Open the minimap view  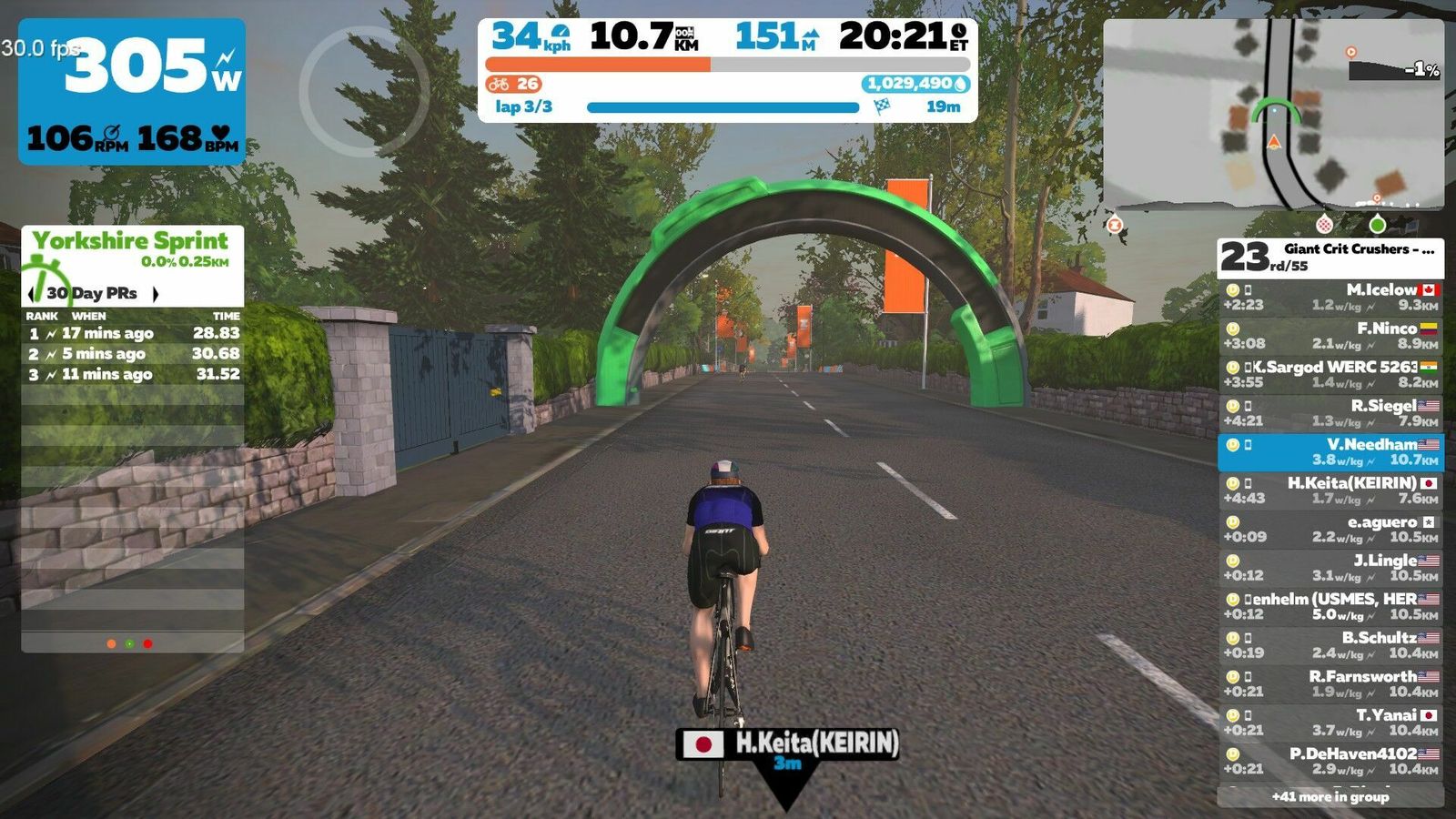pos(1272,114)
